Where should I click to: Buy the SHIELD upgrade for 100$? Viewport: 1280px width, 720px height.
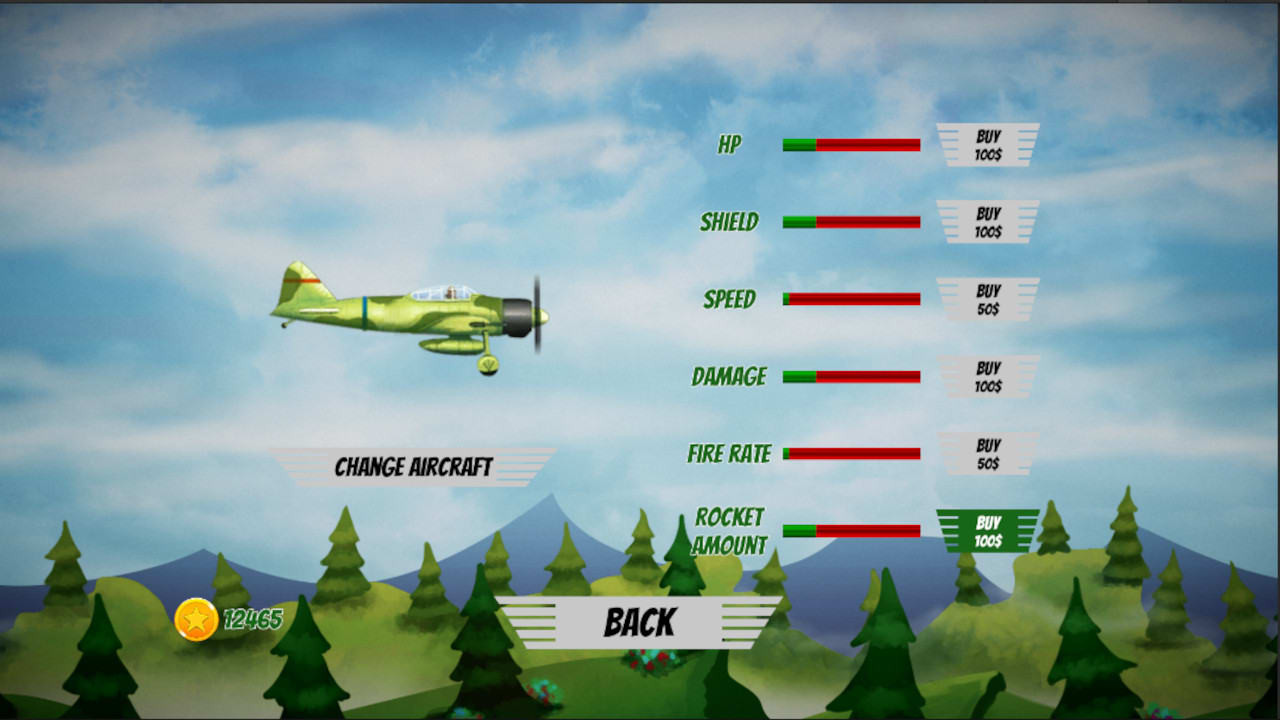point(988,222)
